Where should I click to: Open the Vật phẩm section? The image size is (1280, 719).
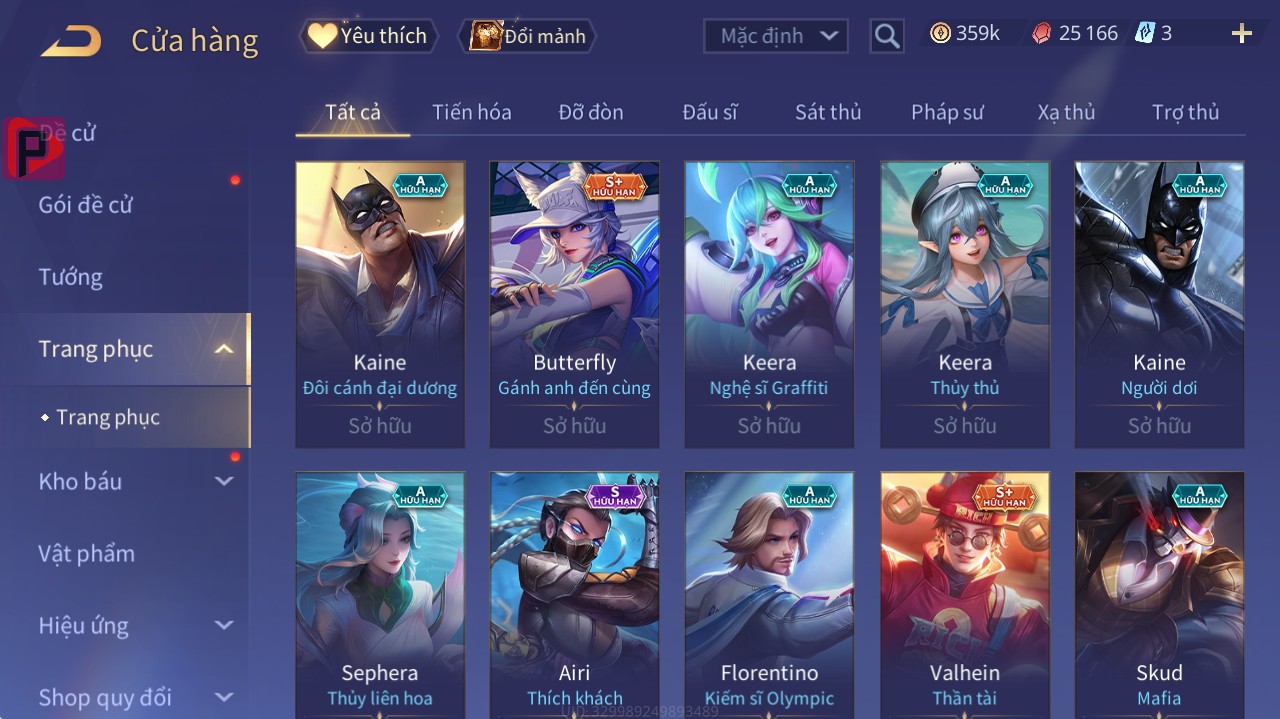tap(86, 553)
